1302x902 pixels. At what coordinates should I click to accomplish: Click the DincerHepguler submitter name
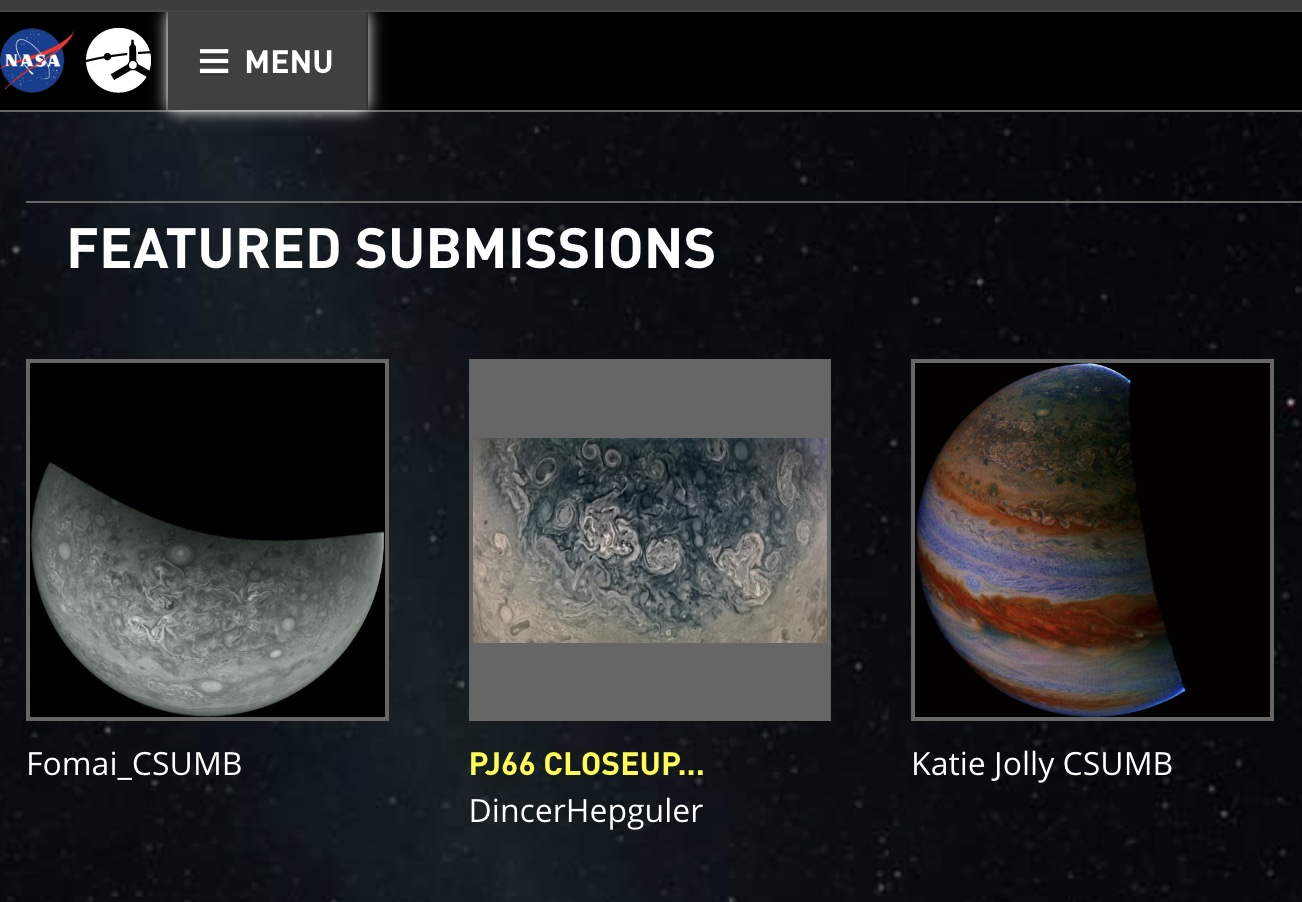point(585,810)
